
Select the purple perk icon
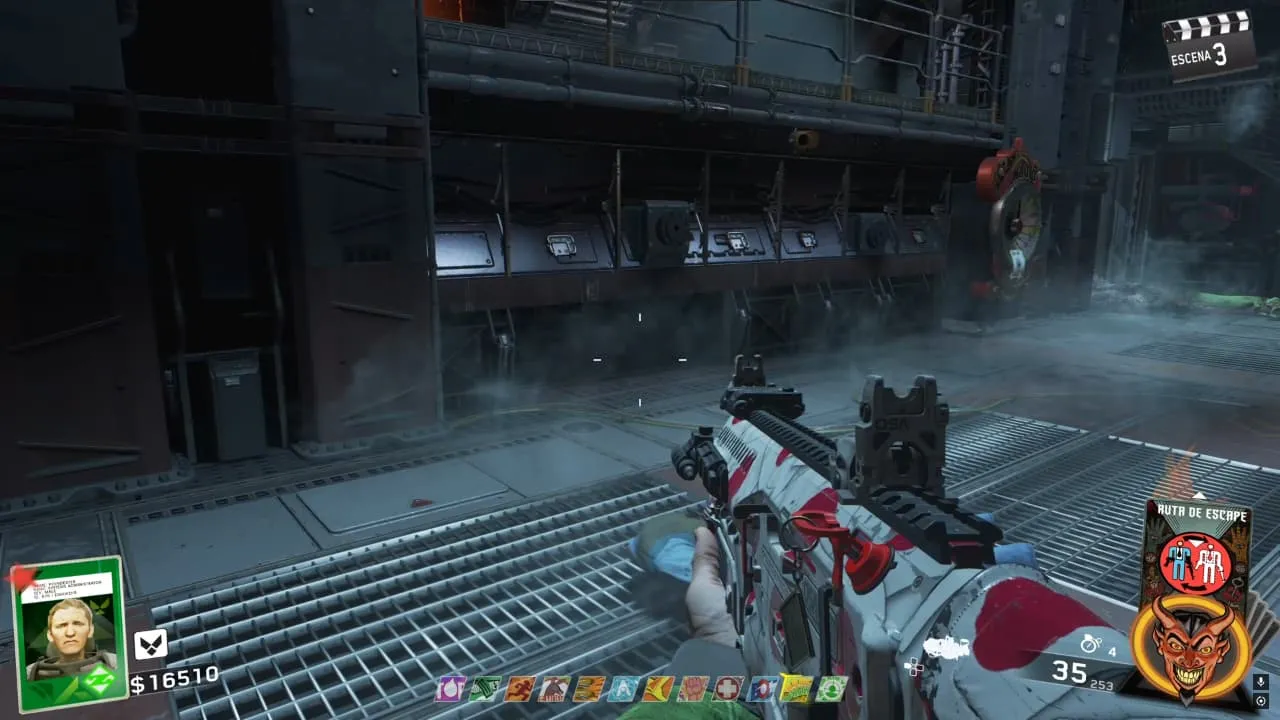click(451, 688)
